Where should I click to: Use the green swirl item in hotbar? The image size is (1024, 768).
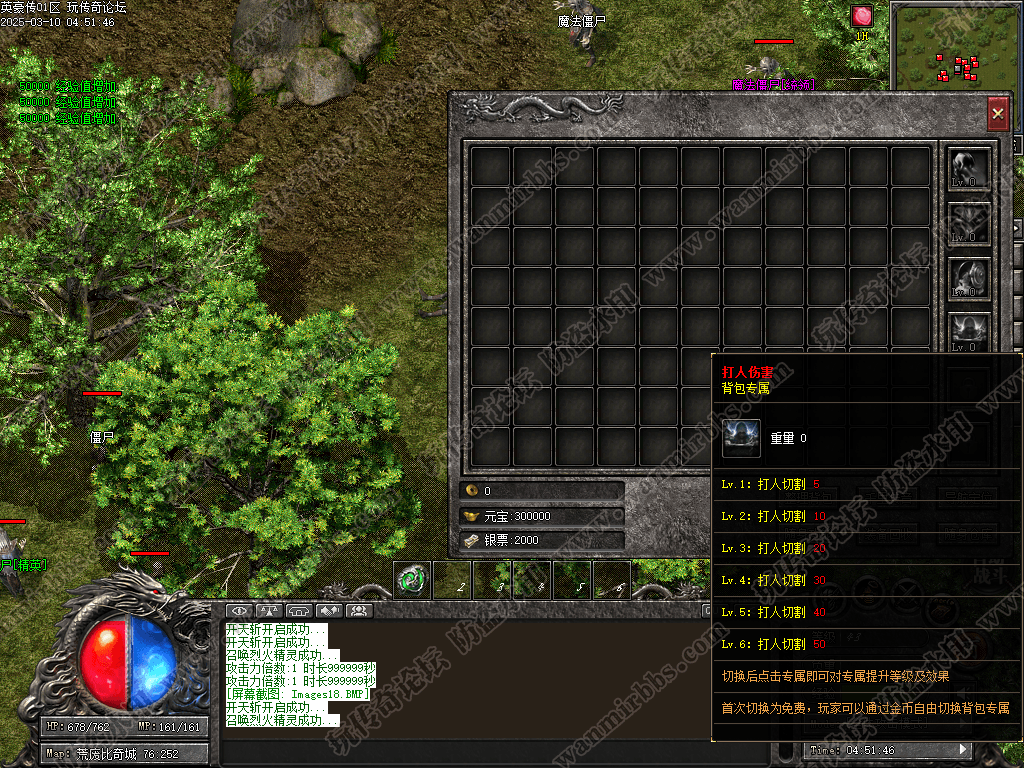(412, 580)
